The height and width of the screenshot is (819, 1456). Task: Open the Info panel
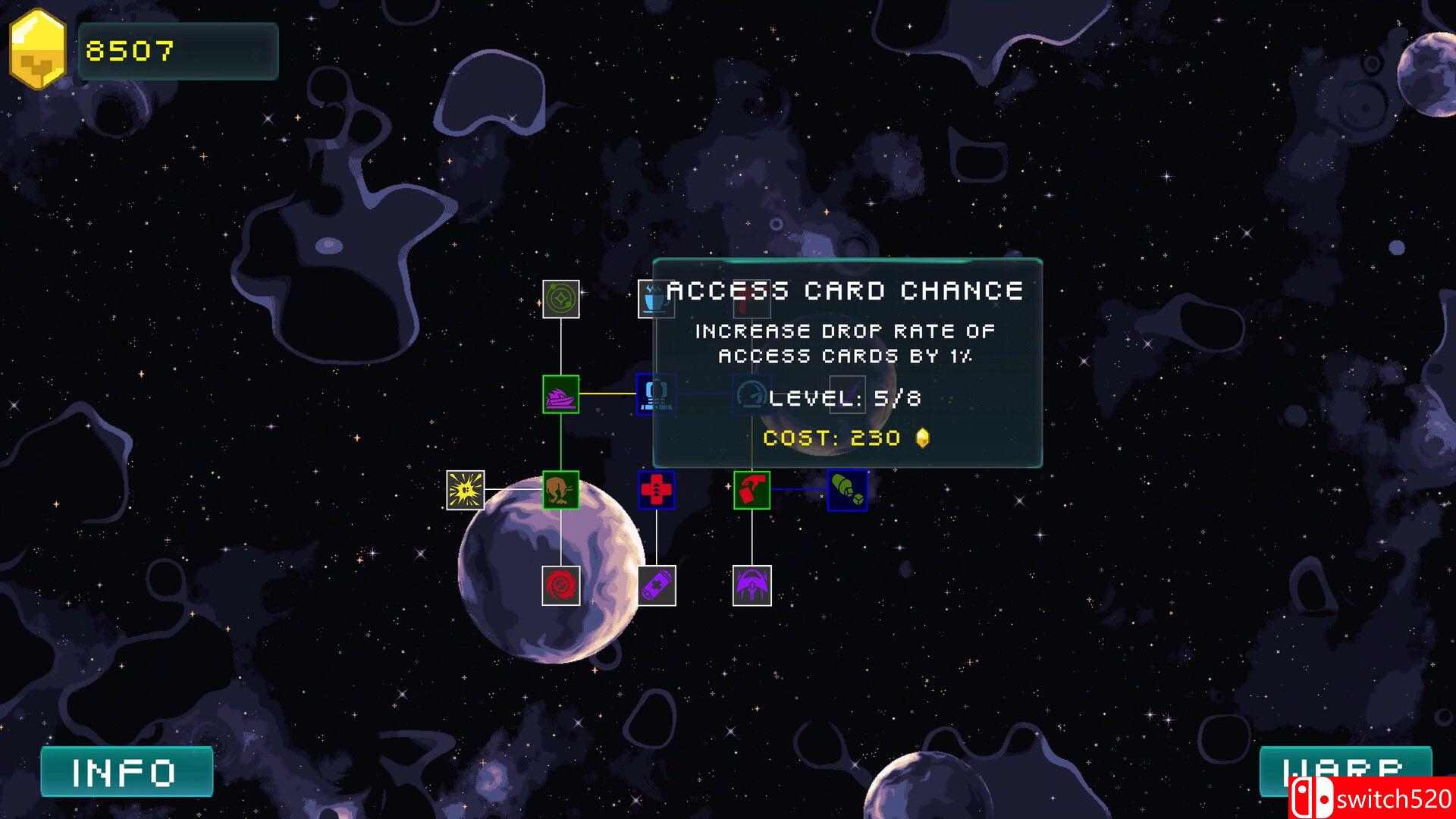(x=126, y=772)
